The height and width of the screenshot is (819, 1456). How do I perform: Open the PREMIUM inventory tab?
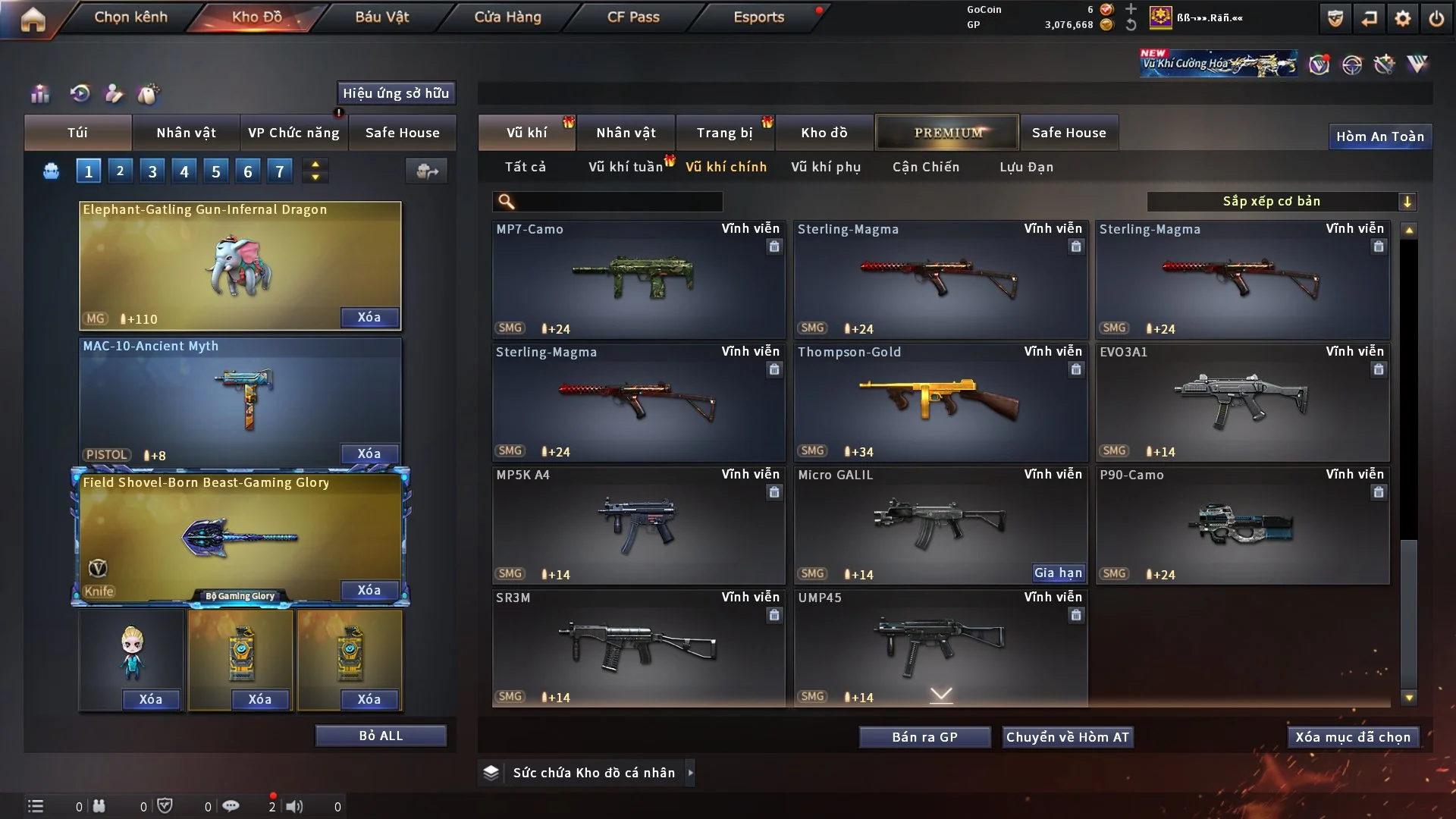947,133
